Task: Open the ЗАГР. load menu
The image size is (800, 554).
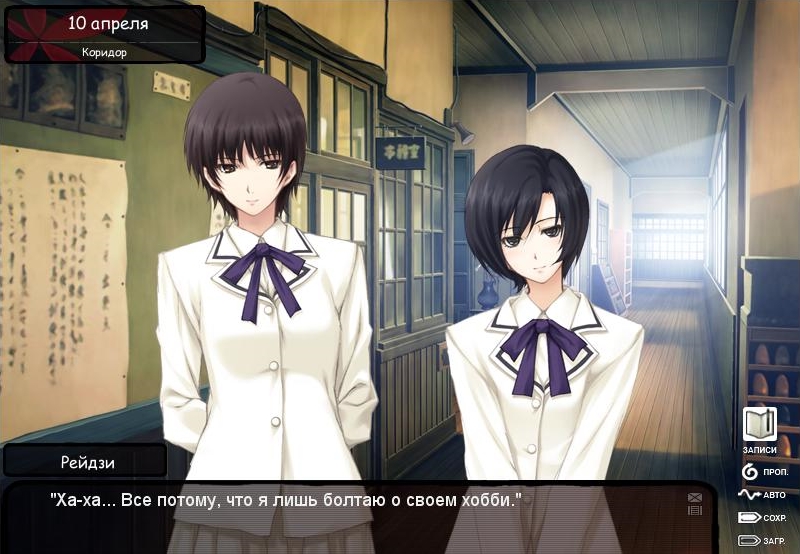Action: (762, 541)
